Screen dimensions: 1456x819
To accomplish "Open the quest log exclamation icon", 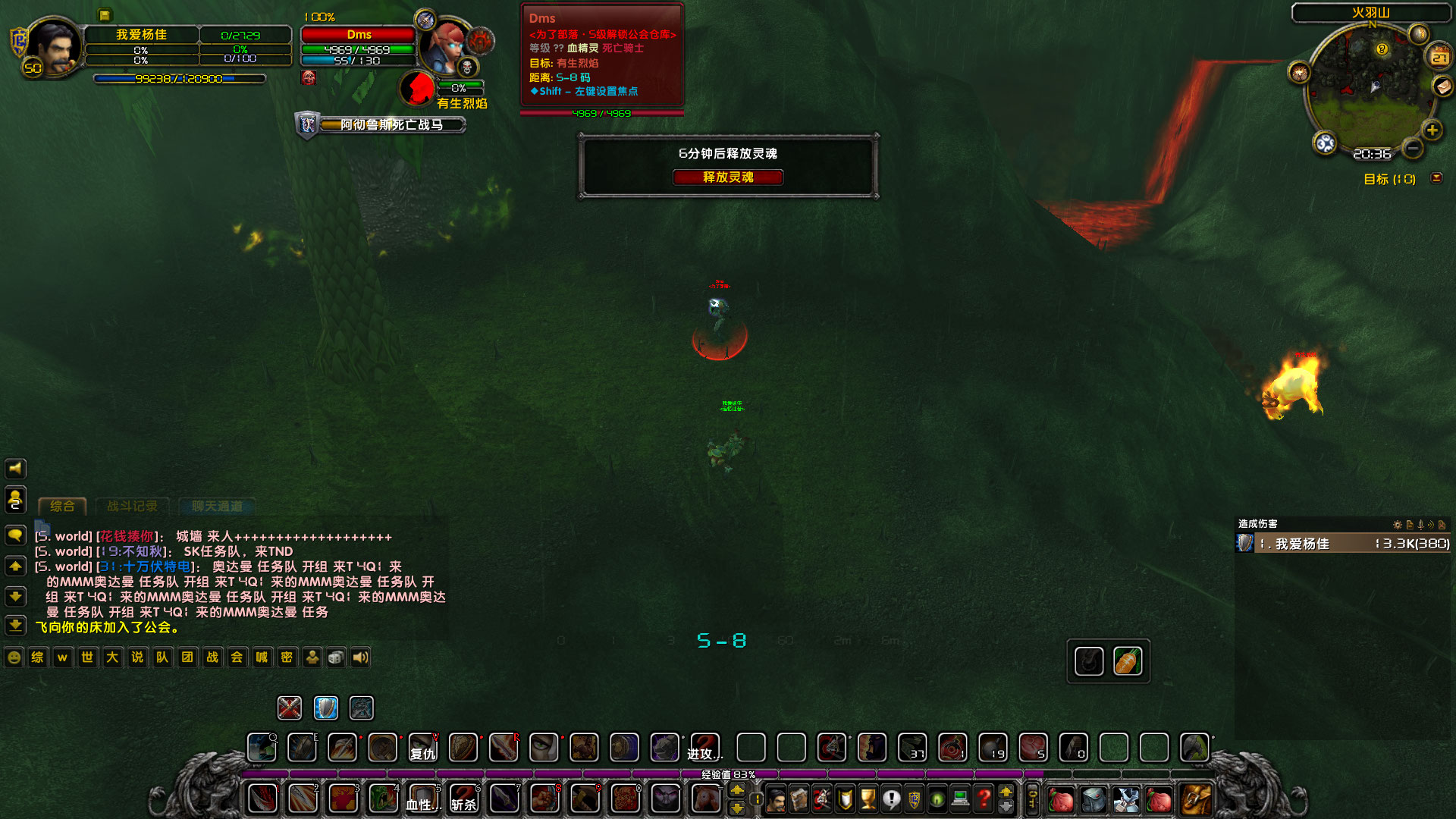I will coord(891,799).
